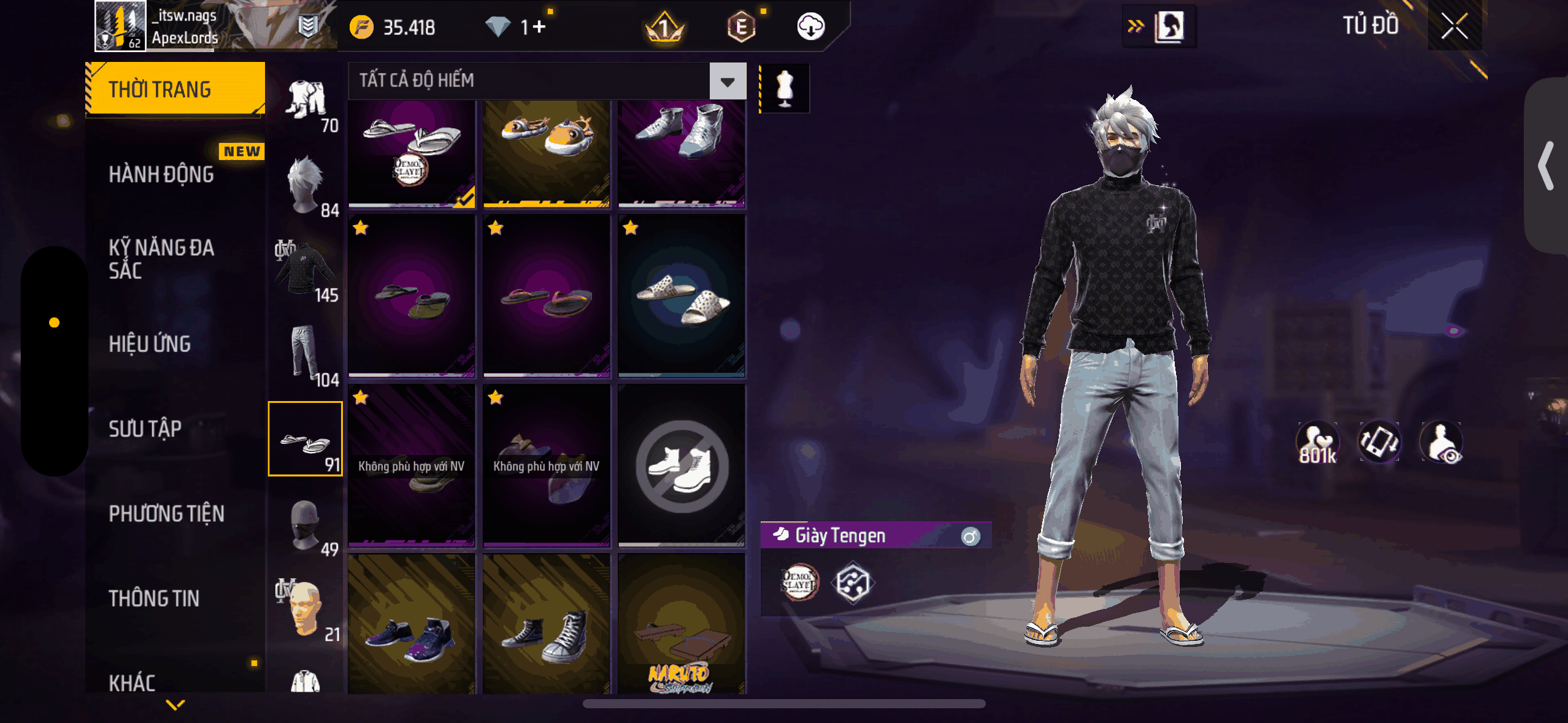1568x723 pixels.
Task: Select the pants category with 104 items
Action: tap(306, 356)
